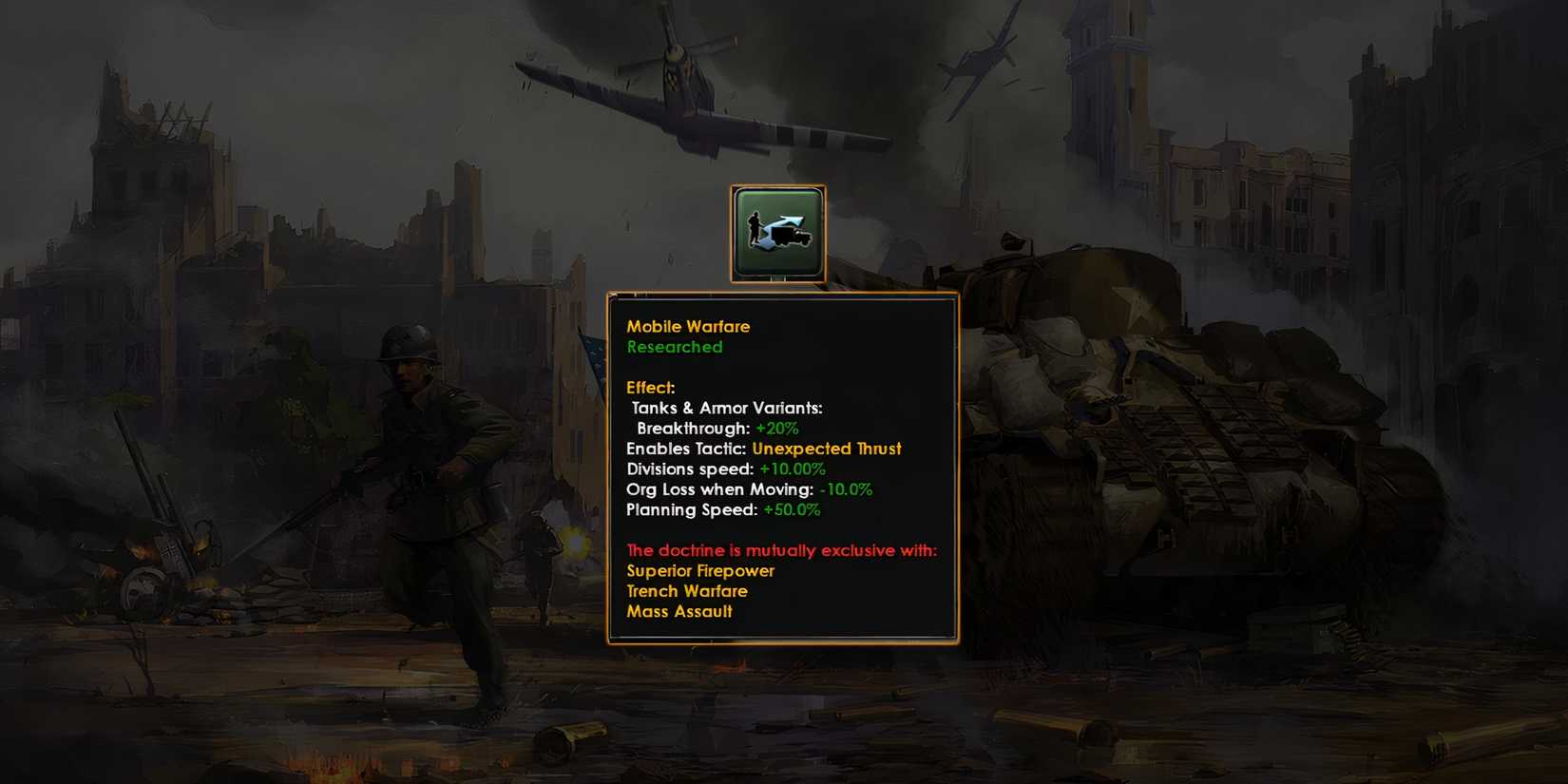Toggle the Researched status label
1568x784 pixels.
pyautogui.click(x=673, y=347)
